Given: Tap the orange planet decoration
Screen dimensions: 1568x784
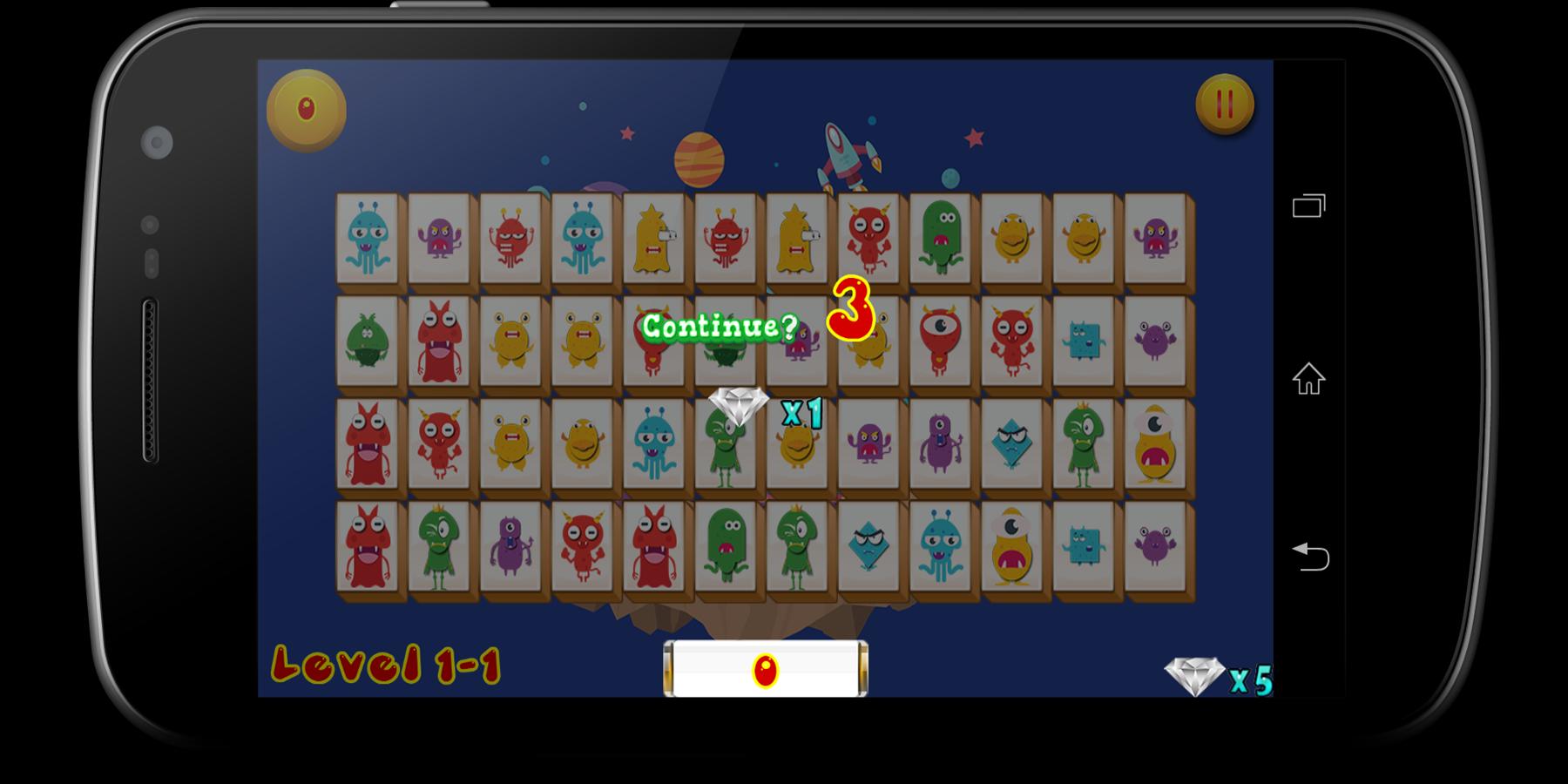Looking at the screenshot, I should (x=700, y=159).
